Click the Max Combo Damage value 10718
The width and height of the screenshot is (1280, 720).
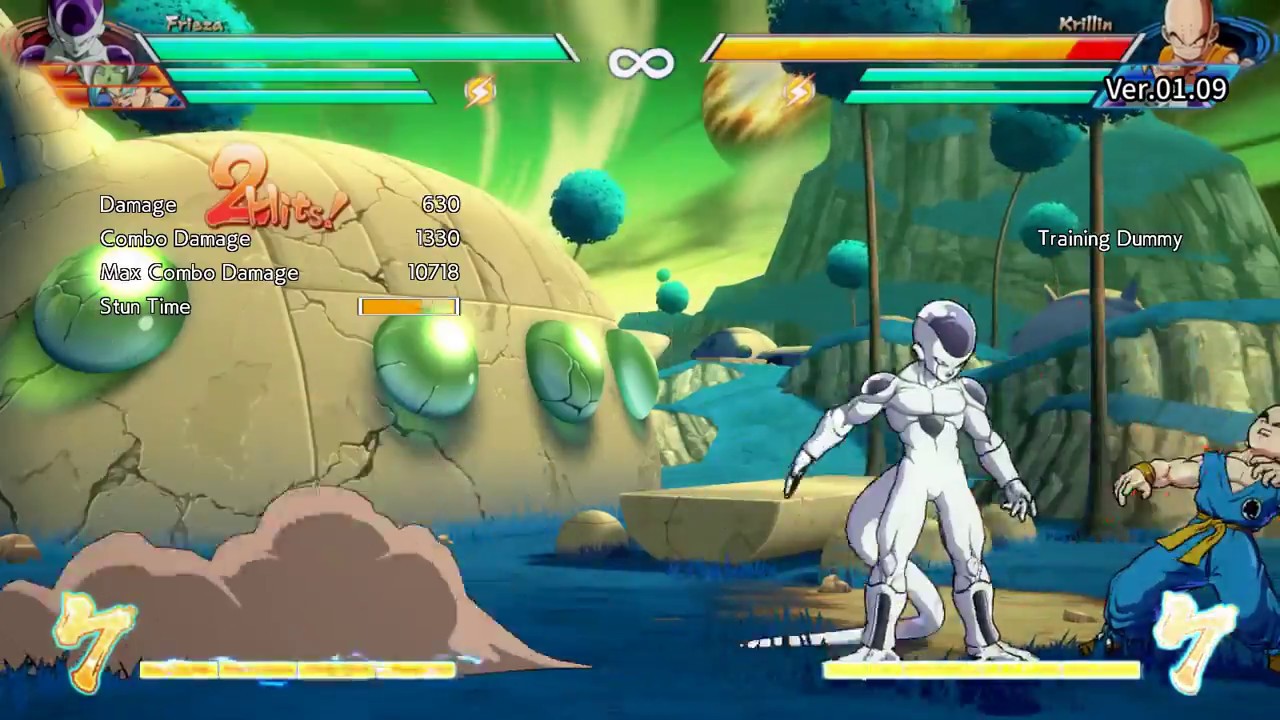[433, 272]
